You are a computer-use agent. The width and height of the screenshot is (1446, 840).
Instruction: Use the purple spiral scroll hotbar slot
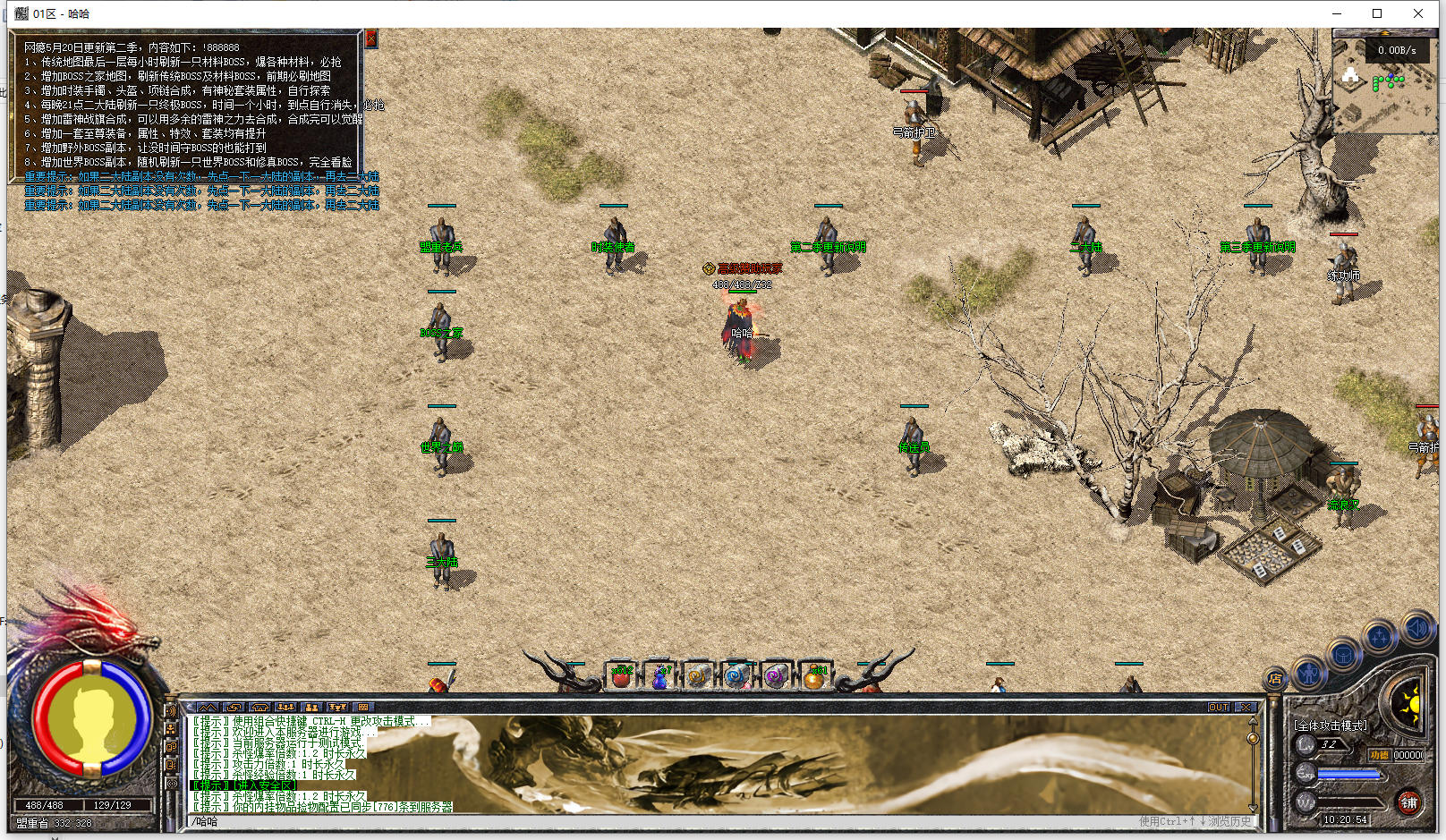775,676
